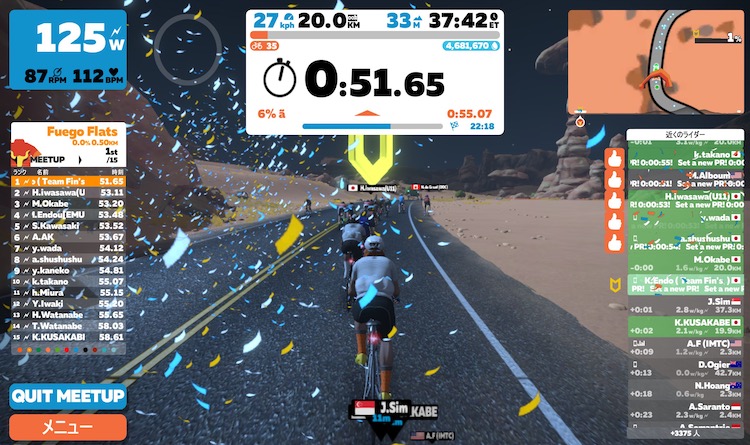
Task: Open the orange メニュー menu button
Action: pos(68,428)
